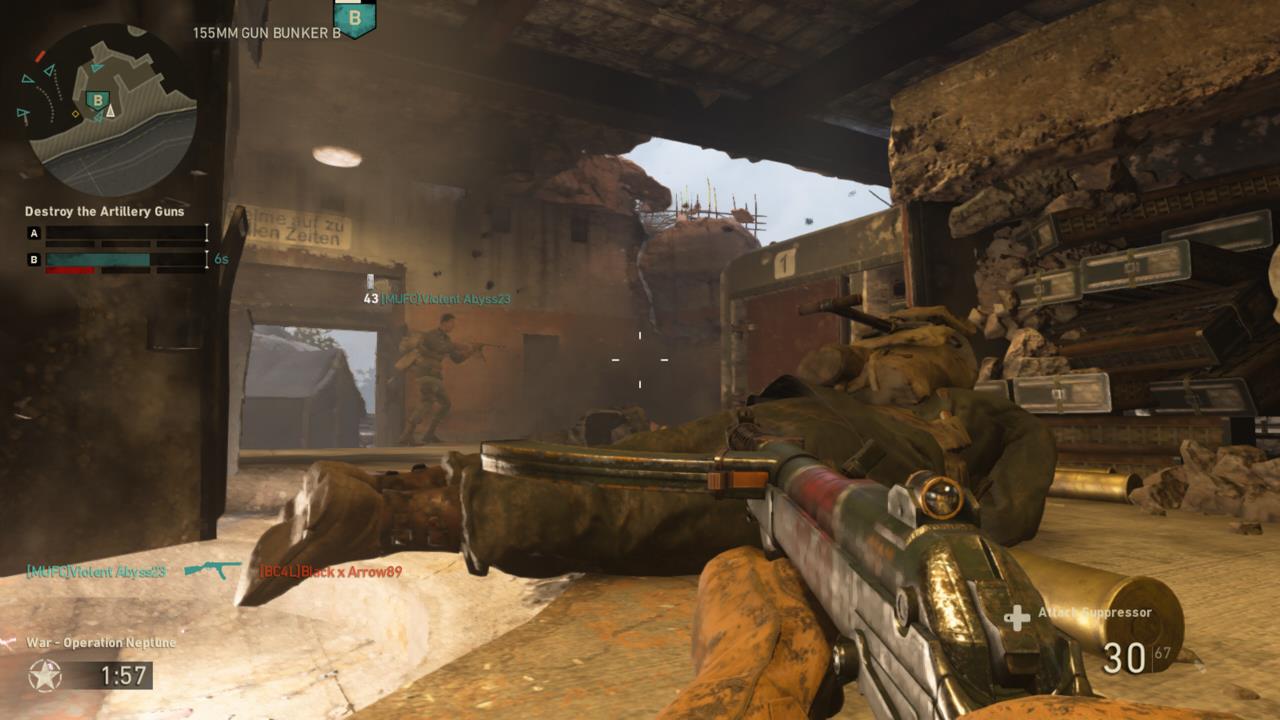Click the Black x Arrow89 name in killfeed
Image resolution: width=1280 pixels, height=720 pixels.
pos(330,570)
